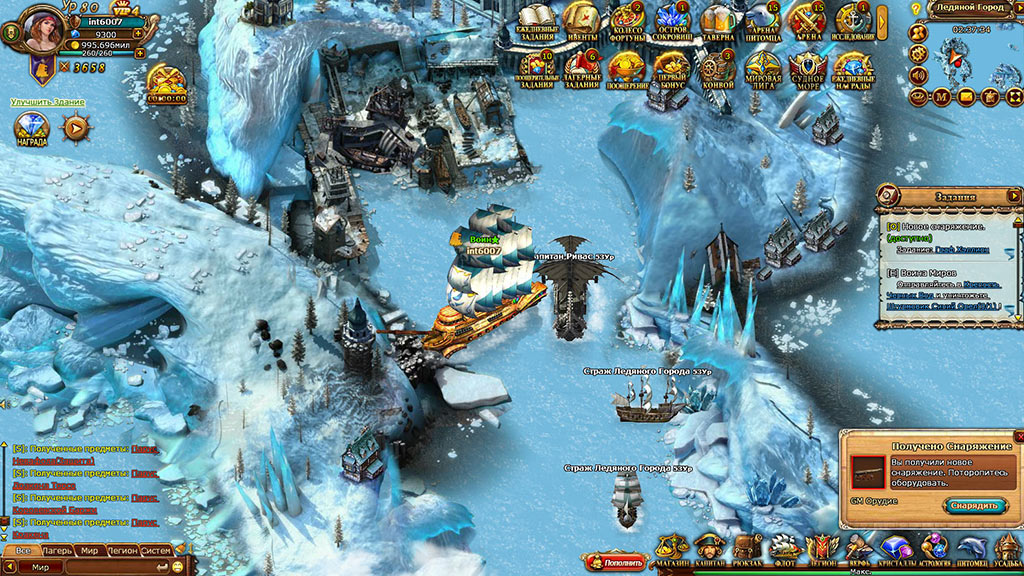Switch chat to the Легион tab
The width and height of the screenshot is (1024, 576).
click(x=123, y=550)
